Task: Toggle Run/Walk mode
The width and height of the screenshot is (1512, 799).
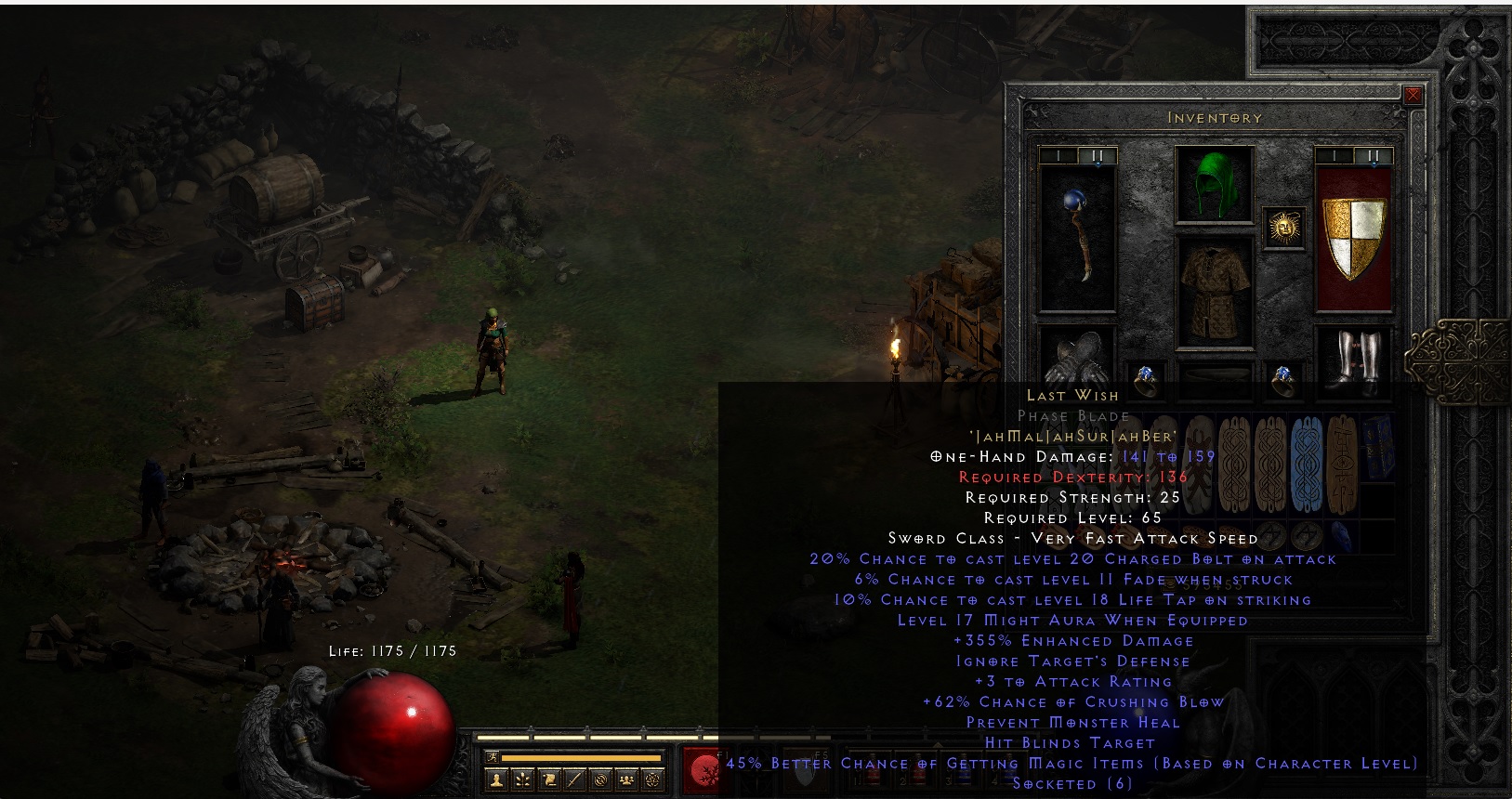Action: tap(493, 757)
